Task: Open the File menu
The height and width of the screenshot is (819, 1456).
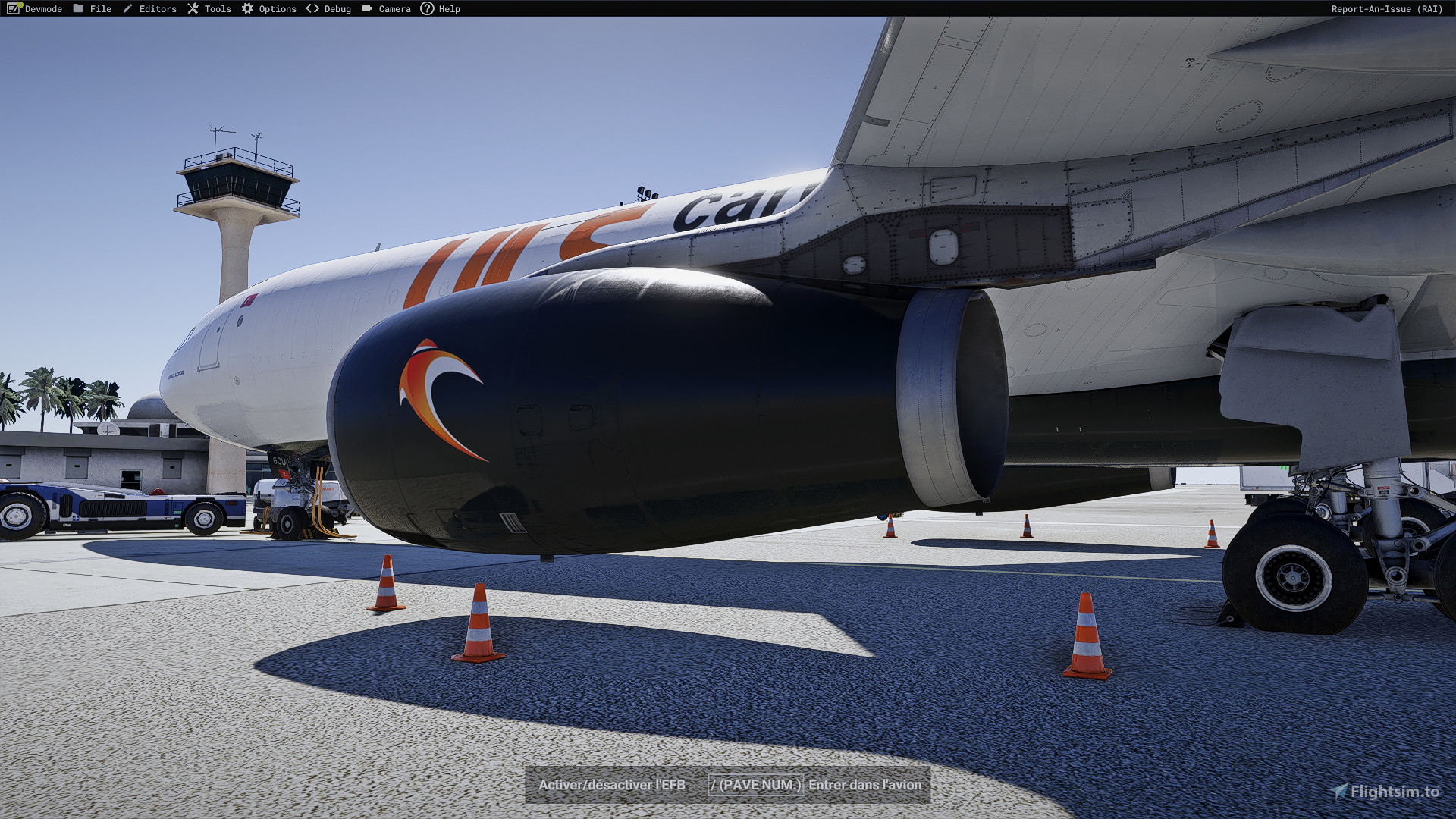Action: (x=99, y=8)
